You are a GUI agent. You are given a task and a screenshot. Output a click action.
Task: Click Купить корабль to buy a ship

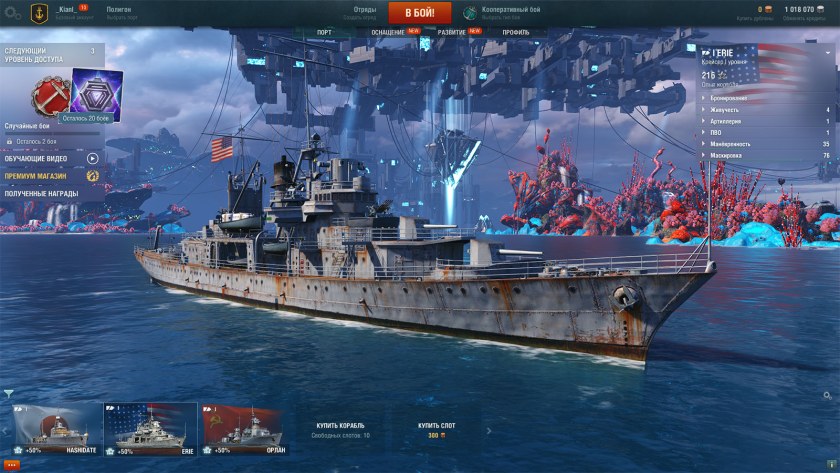tap(342, 426)
